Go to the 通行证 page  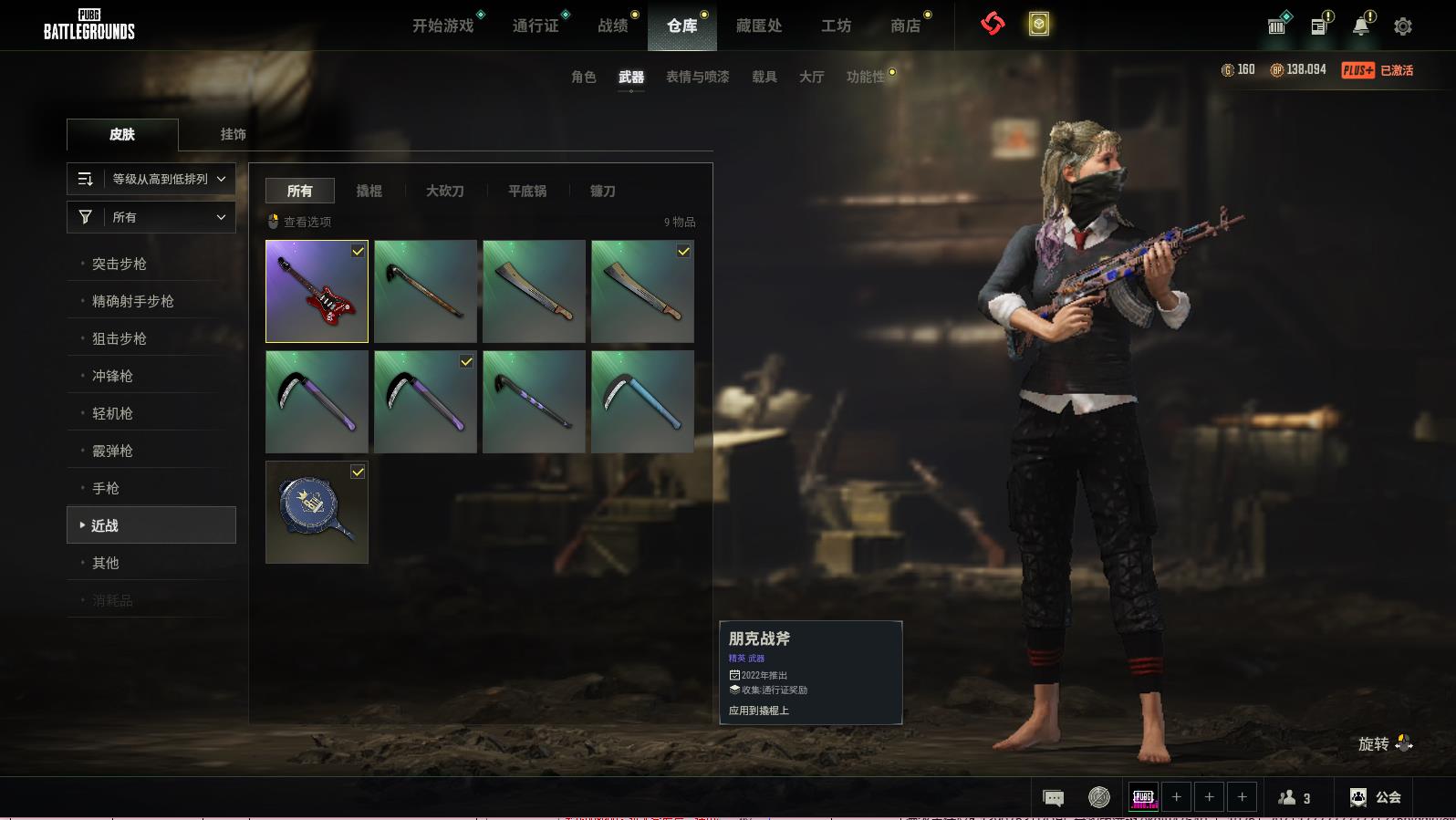click(536, 26)
